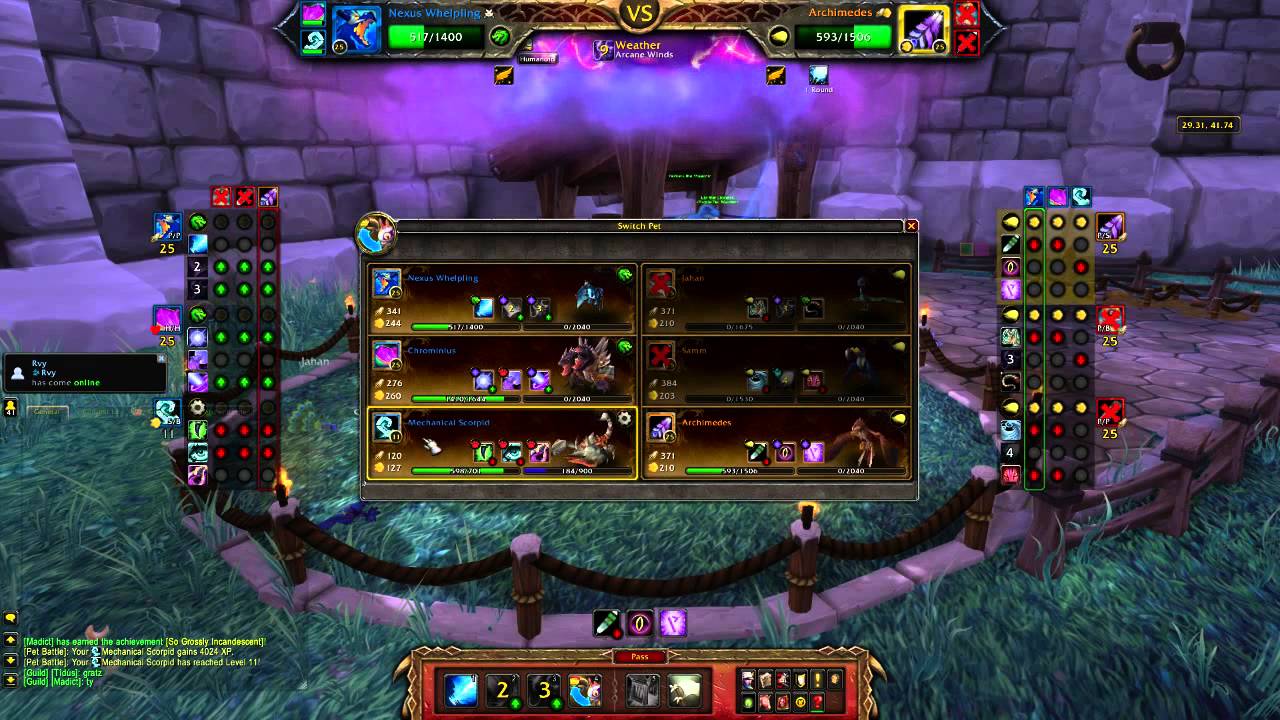Click the pet swap icon on the action bar
This screenshot has width=1280, height=720.
coord(584,689)
